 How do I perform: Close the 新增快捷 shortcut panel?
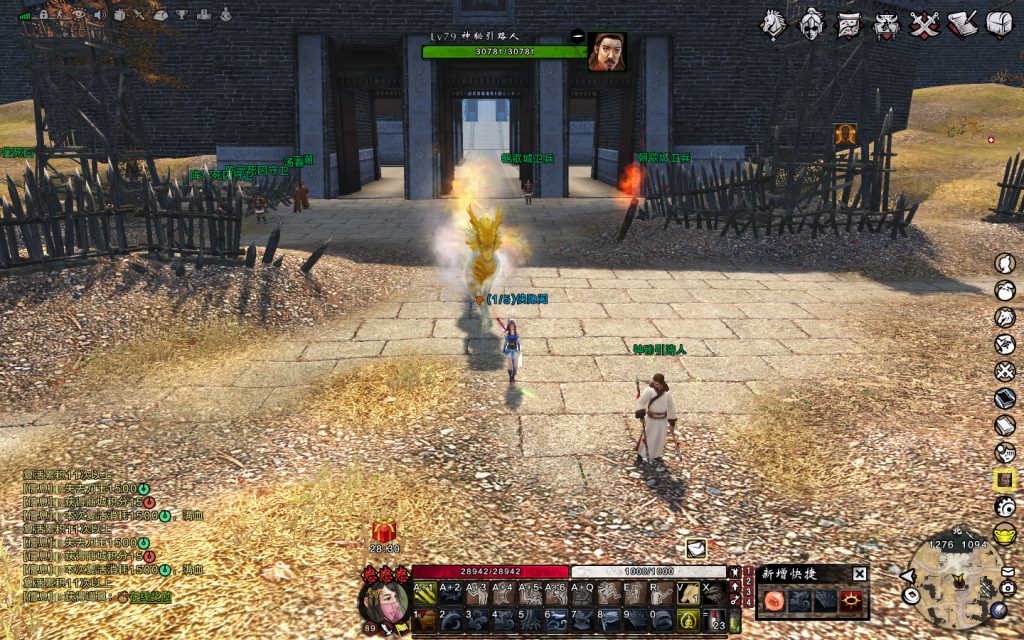tap(859, 573)
